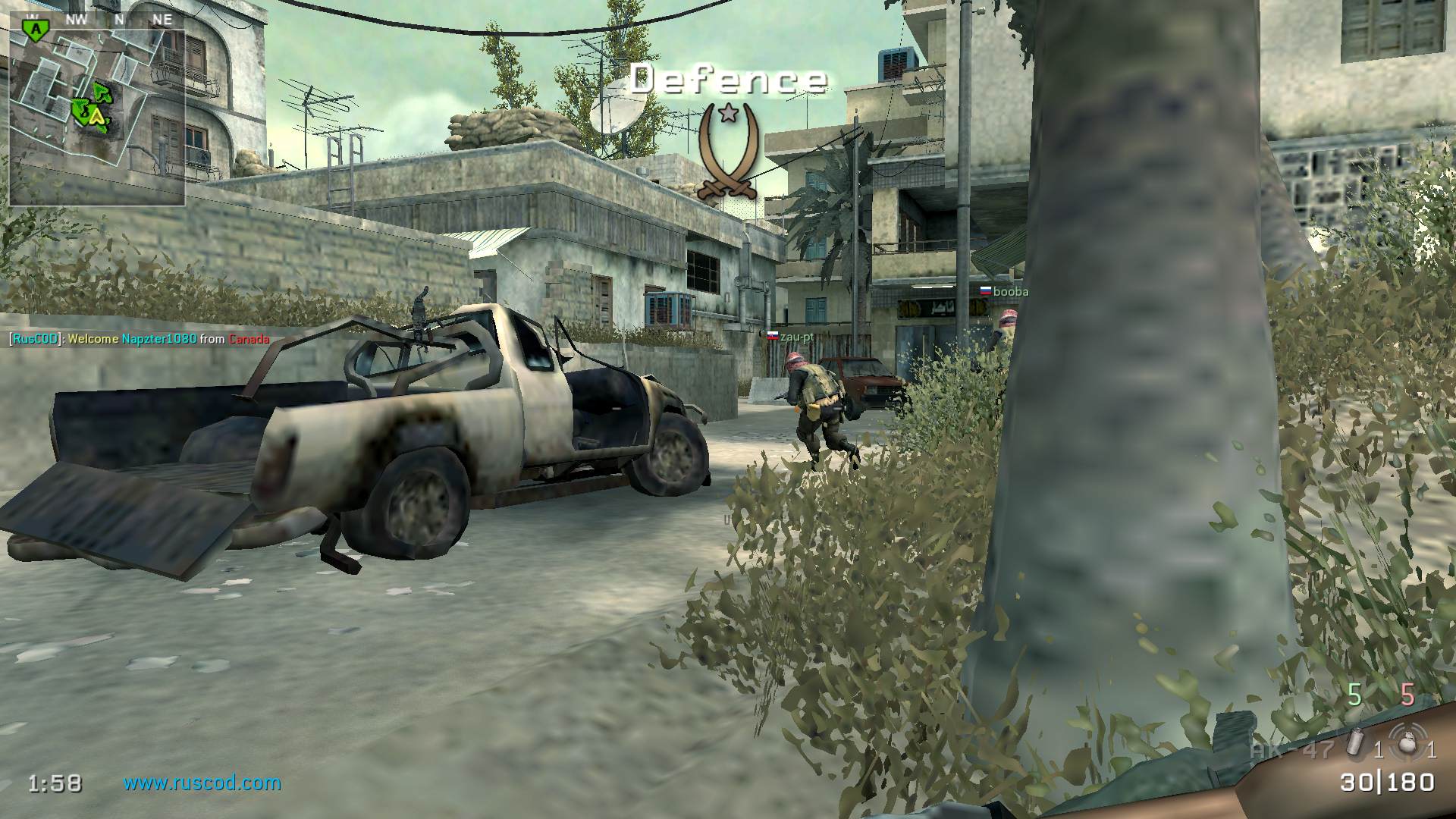Select teammate booba's name tag

coord(1003,292)
